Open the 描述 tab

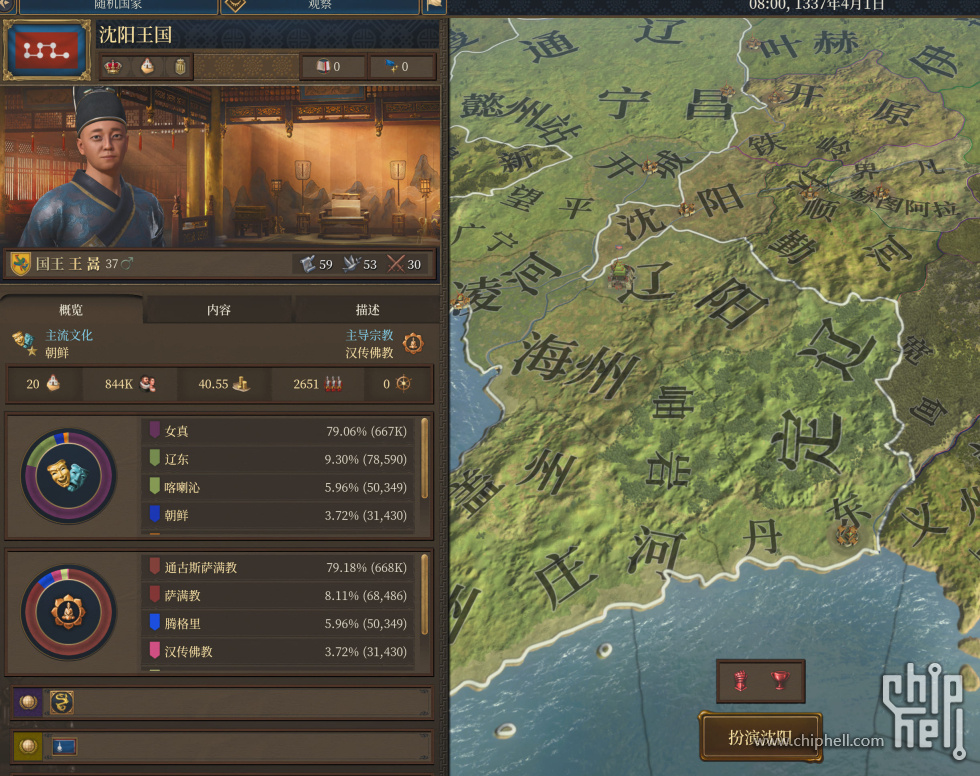[367, 310]
